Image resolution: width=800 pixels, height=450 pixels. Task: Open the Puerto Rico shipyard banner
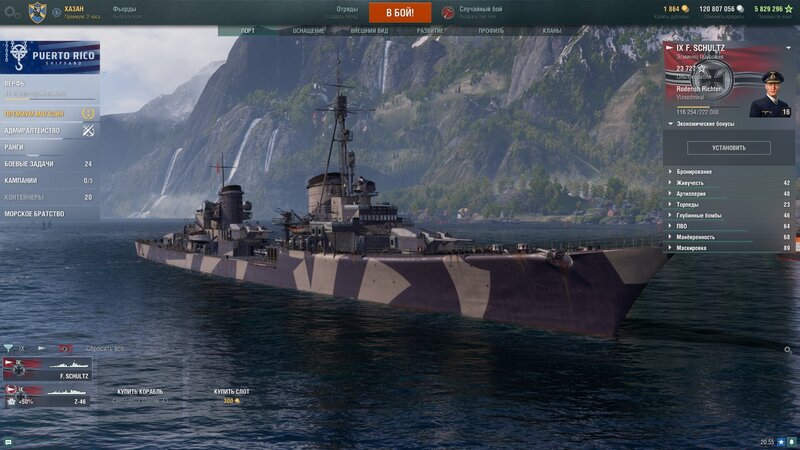click(50, 56)
